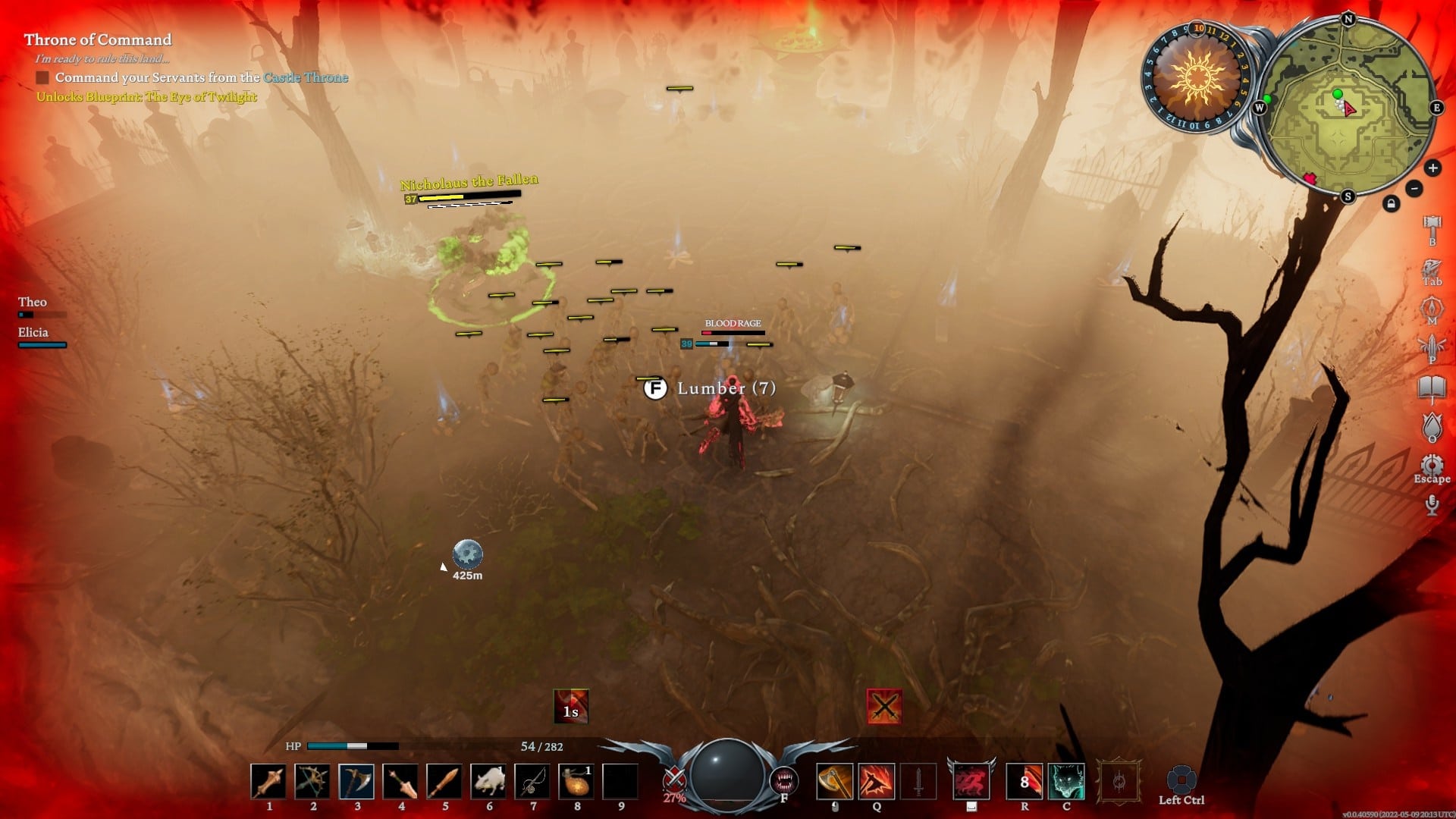This screenshot has width=1456, height=819.
Task: Click the minimap zoom-in plus button
Action: [1432, 168]
